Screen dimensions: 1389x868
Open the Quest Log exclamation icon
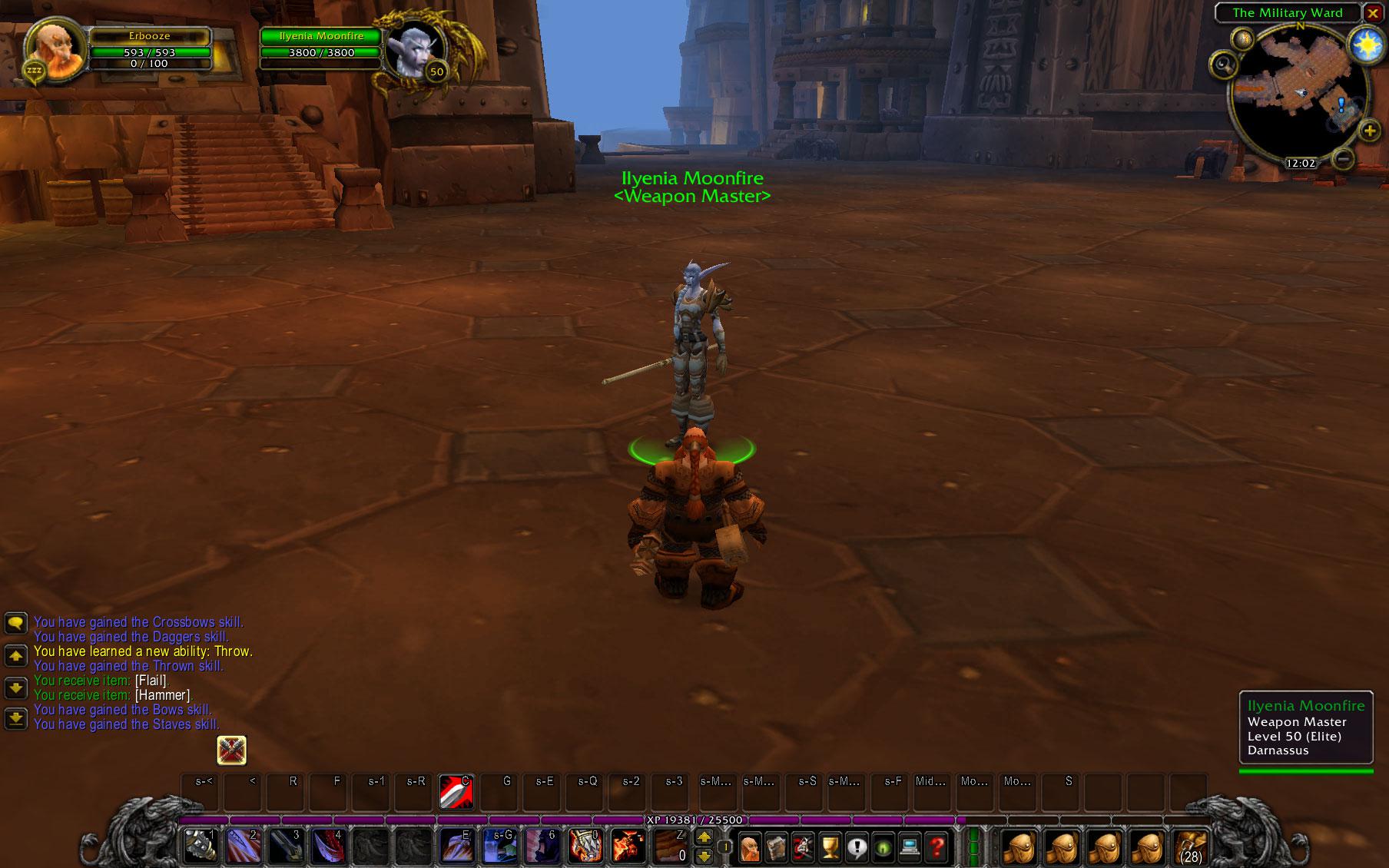857,849
